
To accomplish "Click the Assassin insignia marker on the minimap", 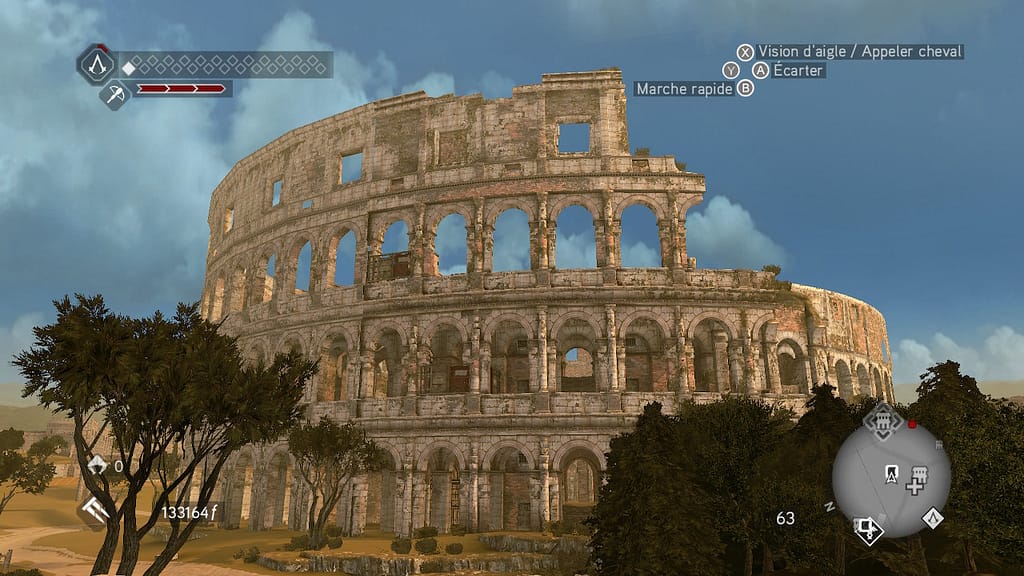I will tap(932, 517).
